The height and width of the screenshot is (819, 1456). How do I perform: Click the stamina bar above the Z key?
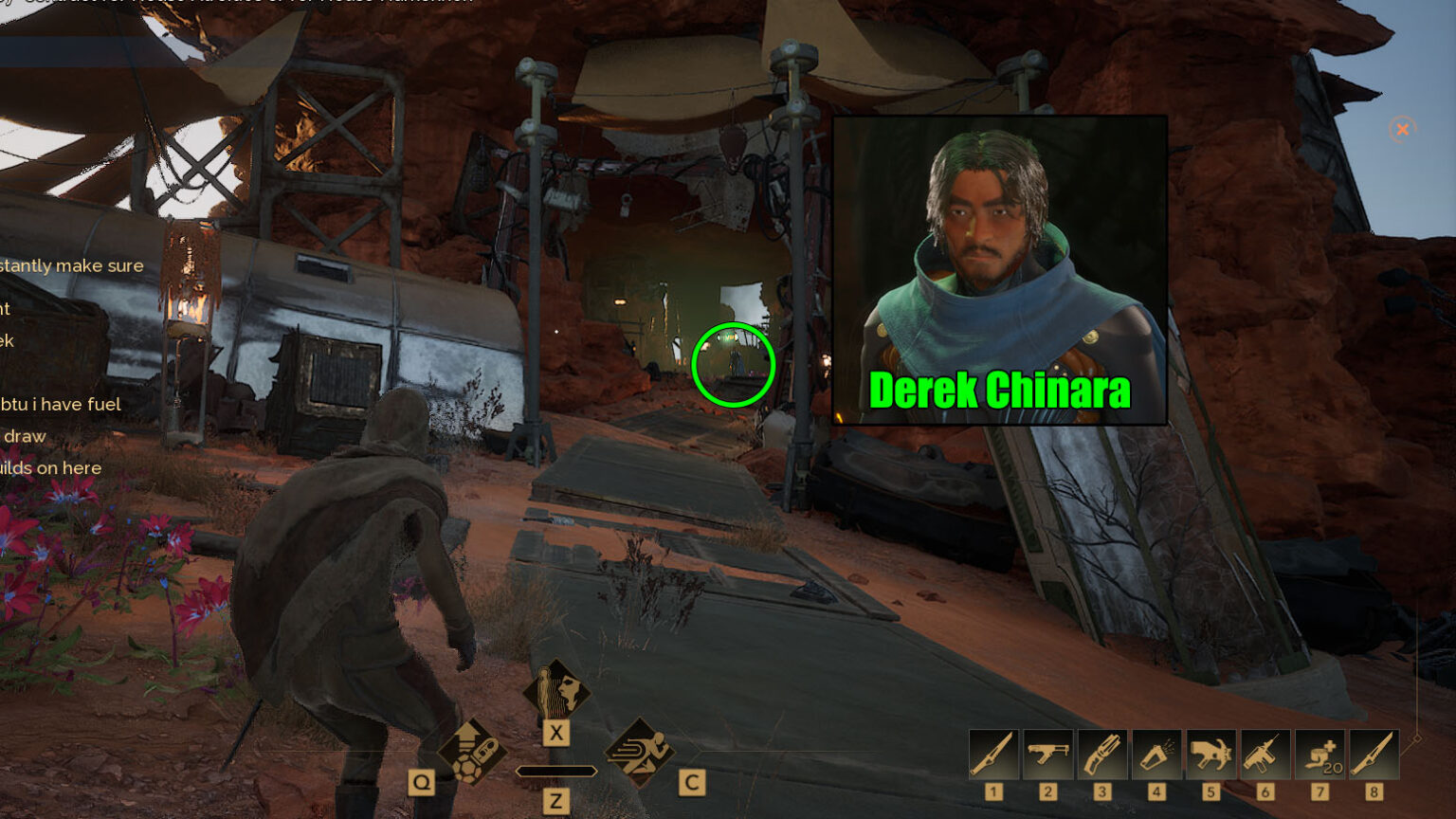coord(556,770)
